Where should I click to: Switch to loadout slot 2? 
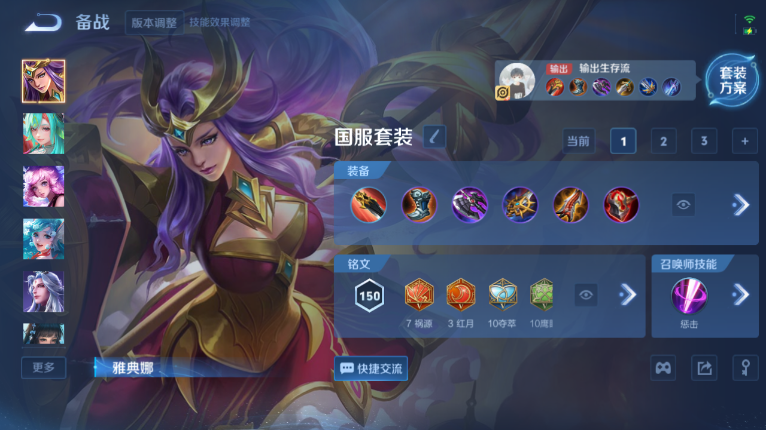click(663, 141)
